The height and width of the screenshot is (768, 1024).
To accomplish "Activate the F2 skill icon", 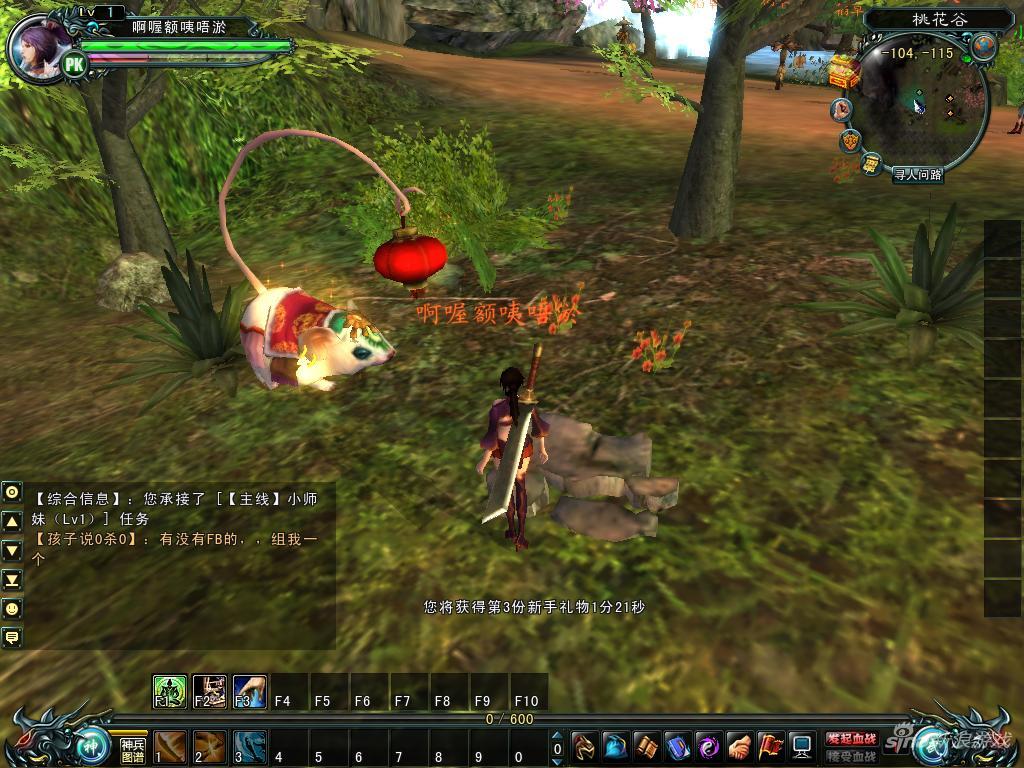I will click(209, 690).
